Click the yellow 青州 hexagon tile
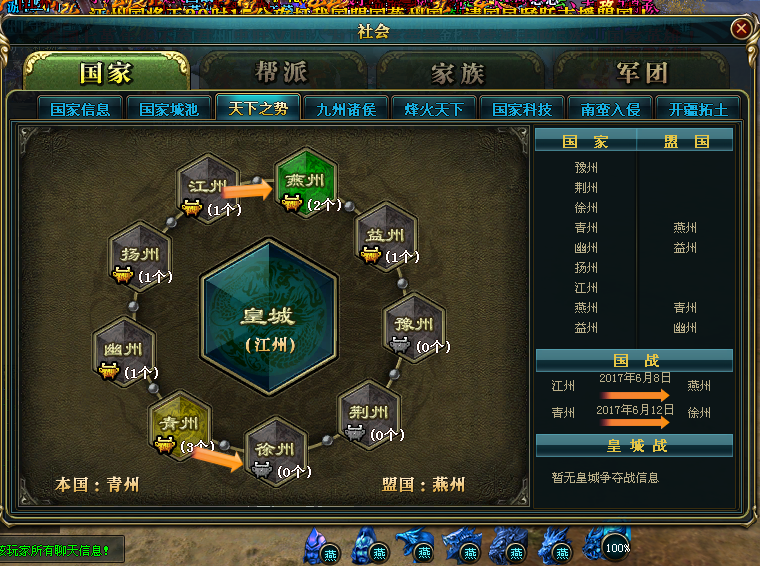Image resolution: width=760 pixels, height=566 pixels. coord(181,423)
